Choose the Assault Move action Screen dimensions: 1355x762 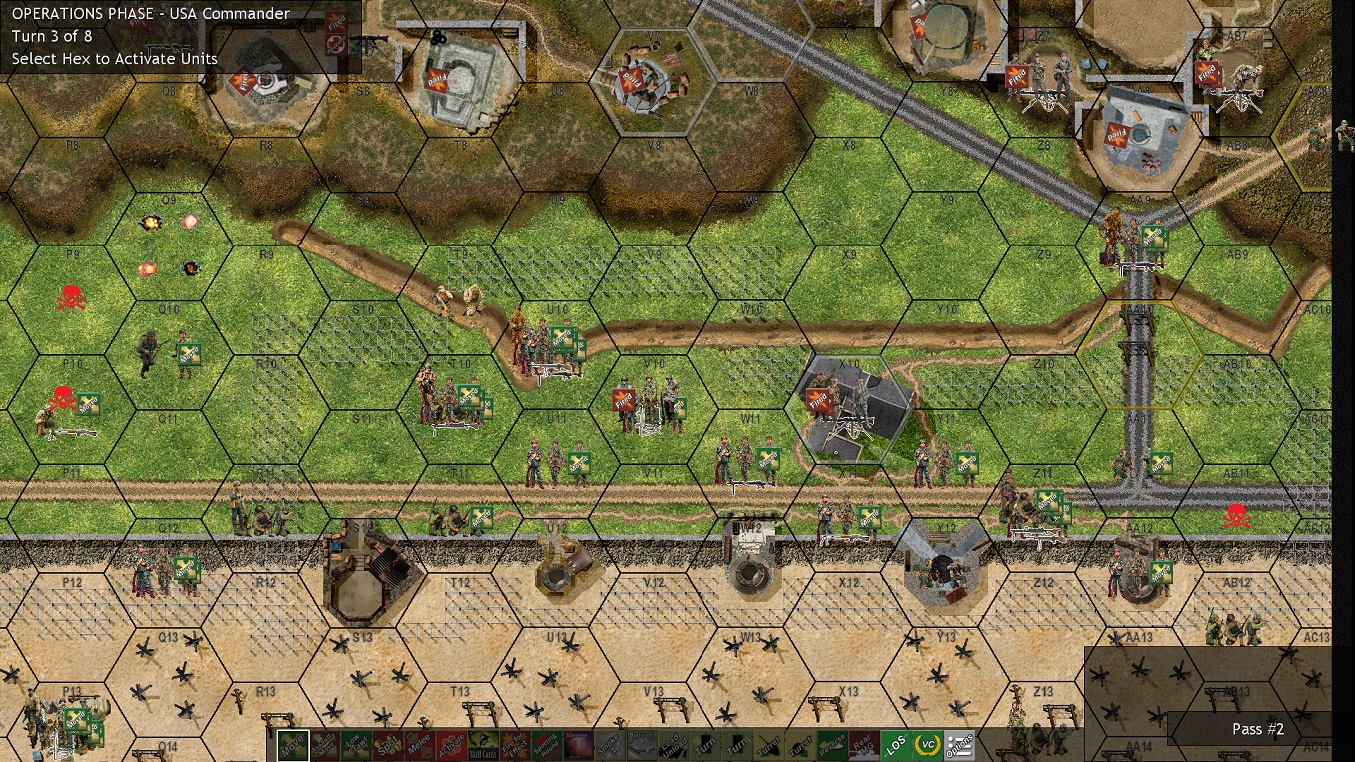324,746
